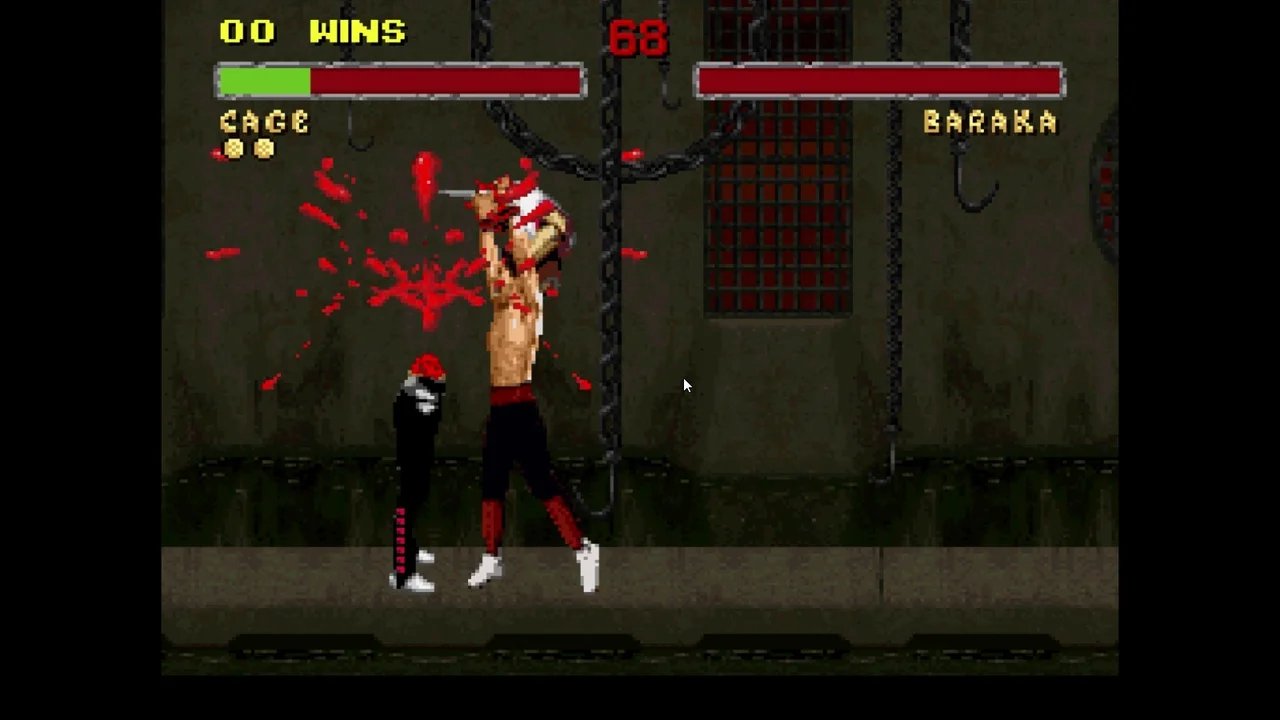Select Cage's second win token coin

pos(263,150)
